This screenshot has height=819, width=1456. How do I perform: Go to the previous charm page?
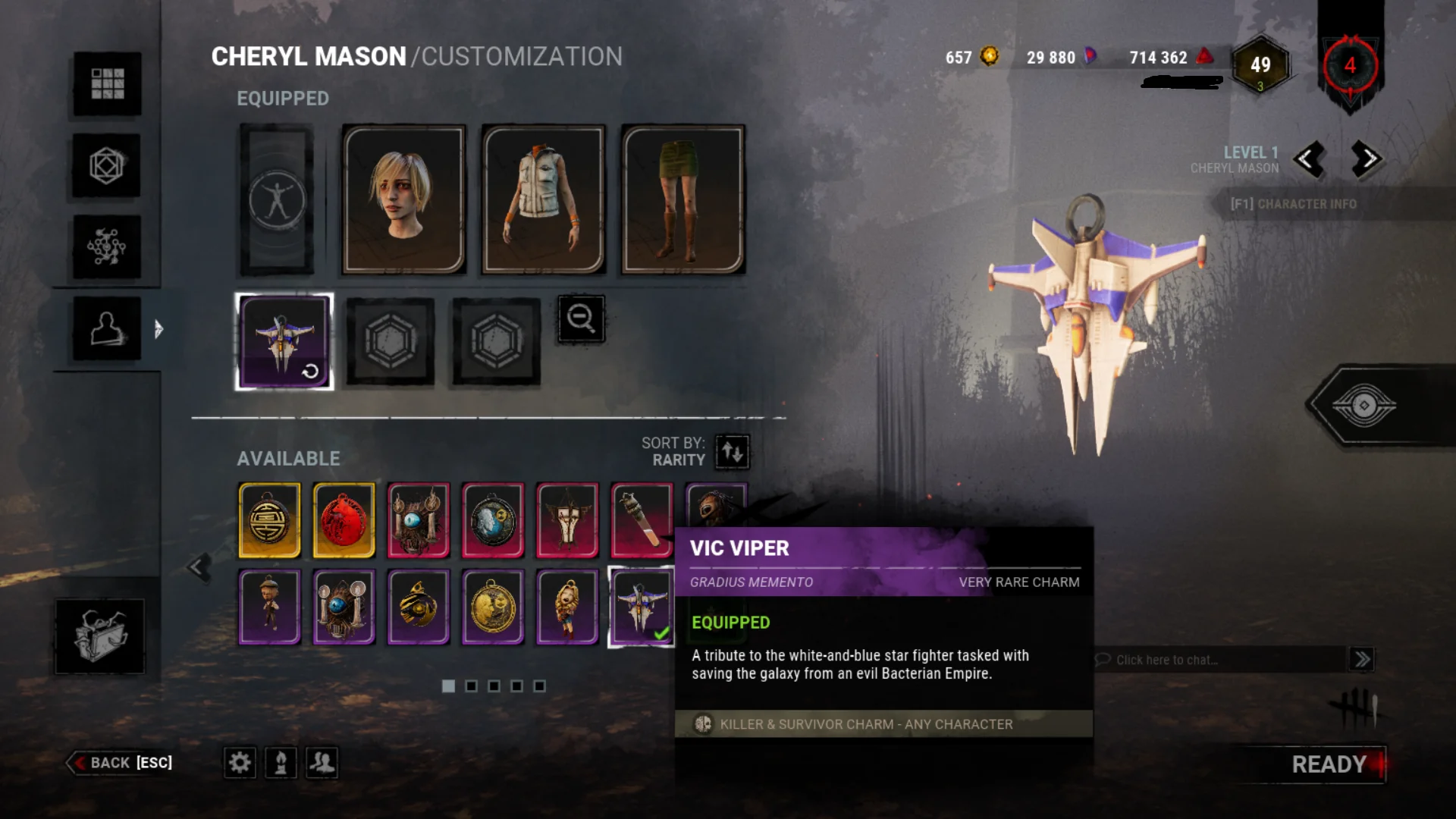199,566
